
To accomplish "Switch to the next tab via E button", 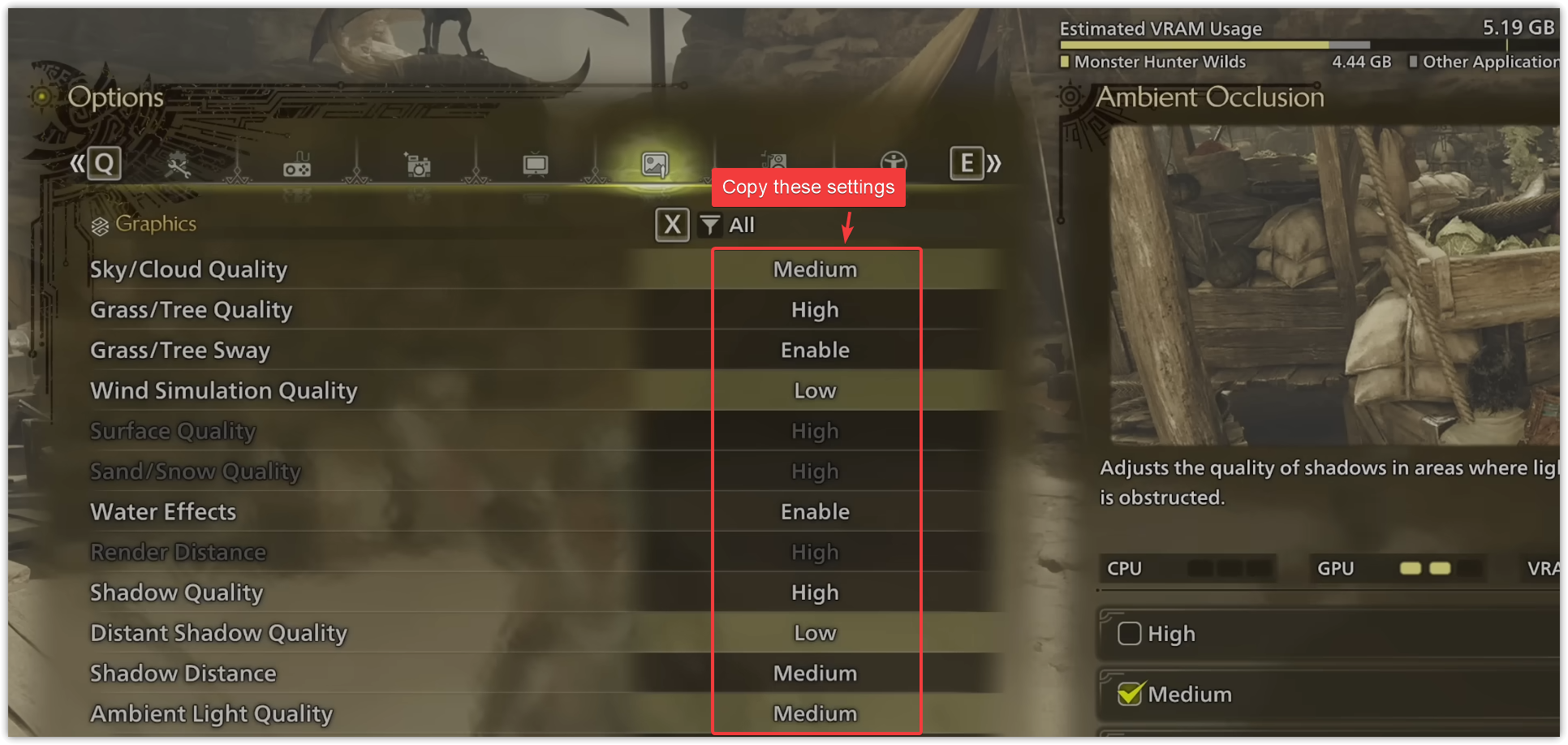I will [x=966, y=163].
